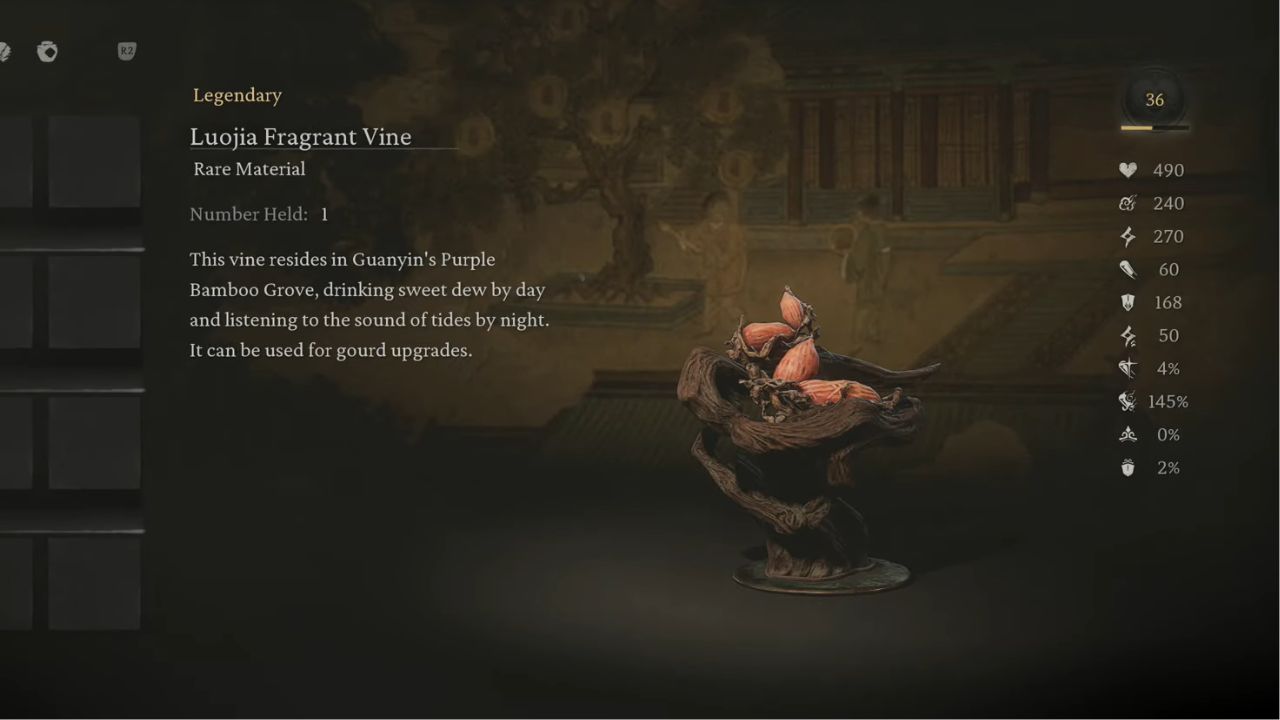
Task: Click the Mana stat icon beside 240
Action: (1128, 203)
